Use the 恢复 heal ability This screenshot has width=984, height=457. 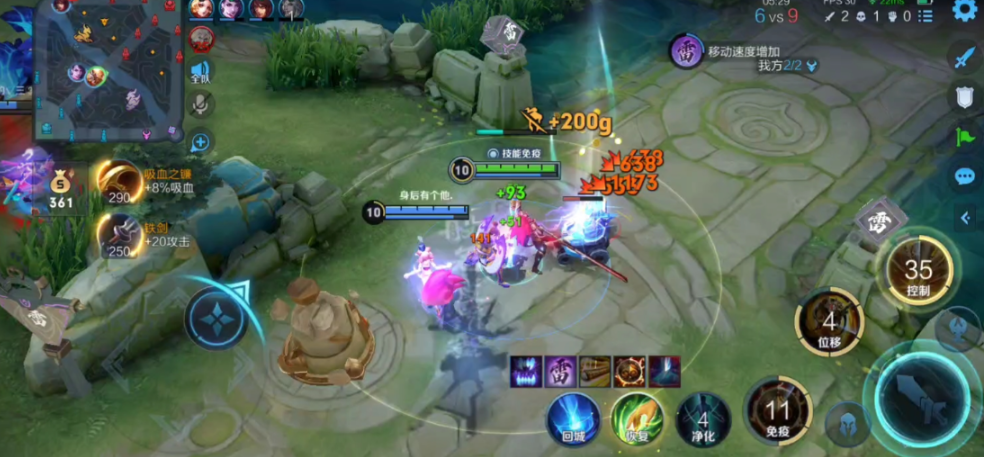pos(637,417)
